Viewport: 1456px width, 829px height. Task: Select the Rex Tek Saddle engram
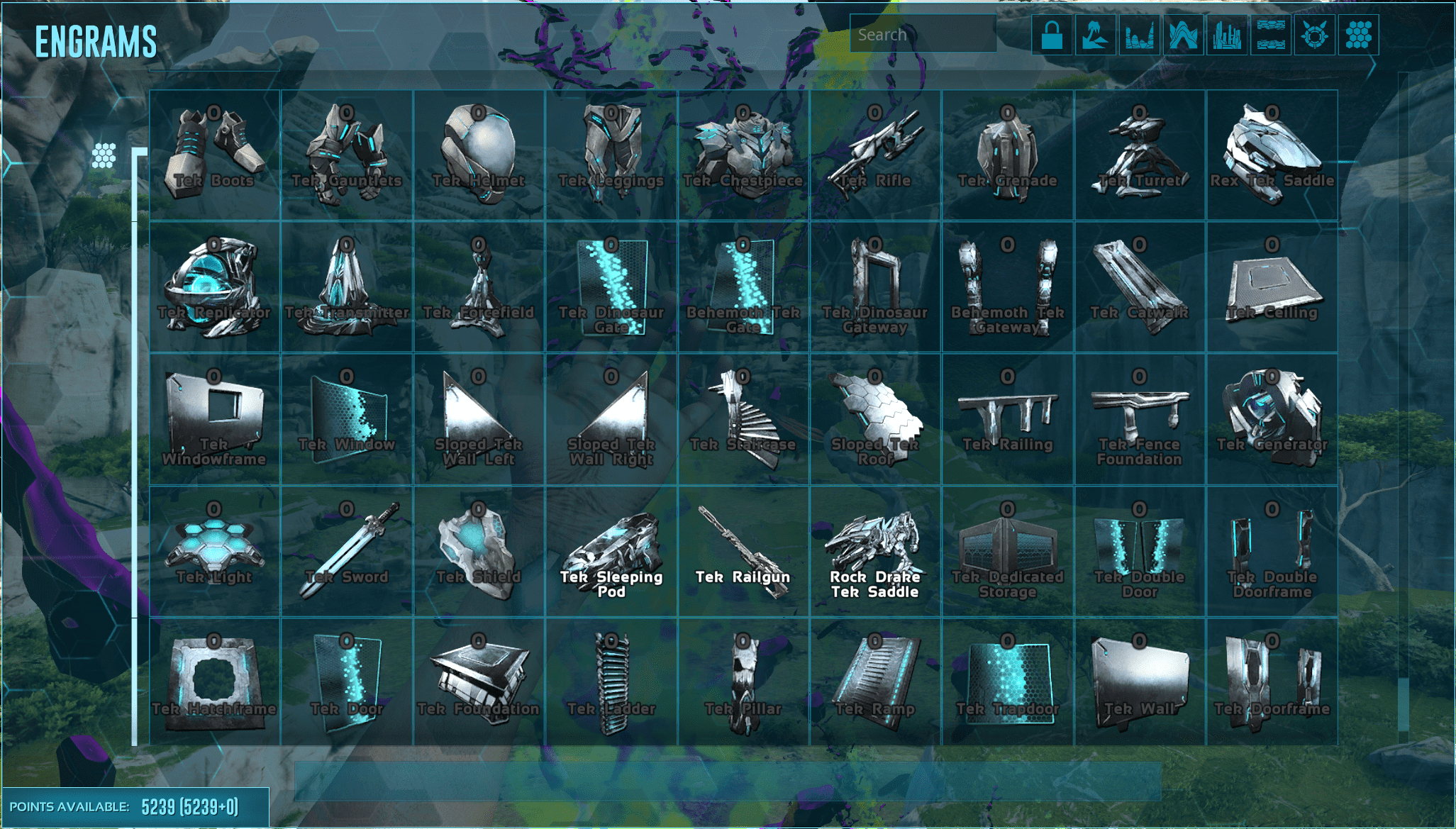1273,149
